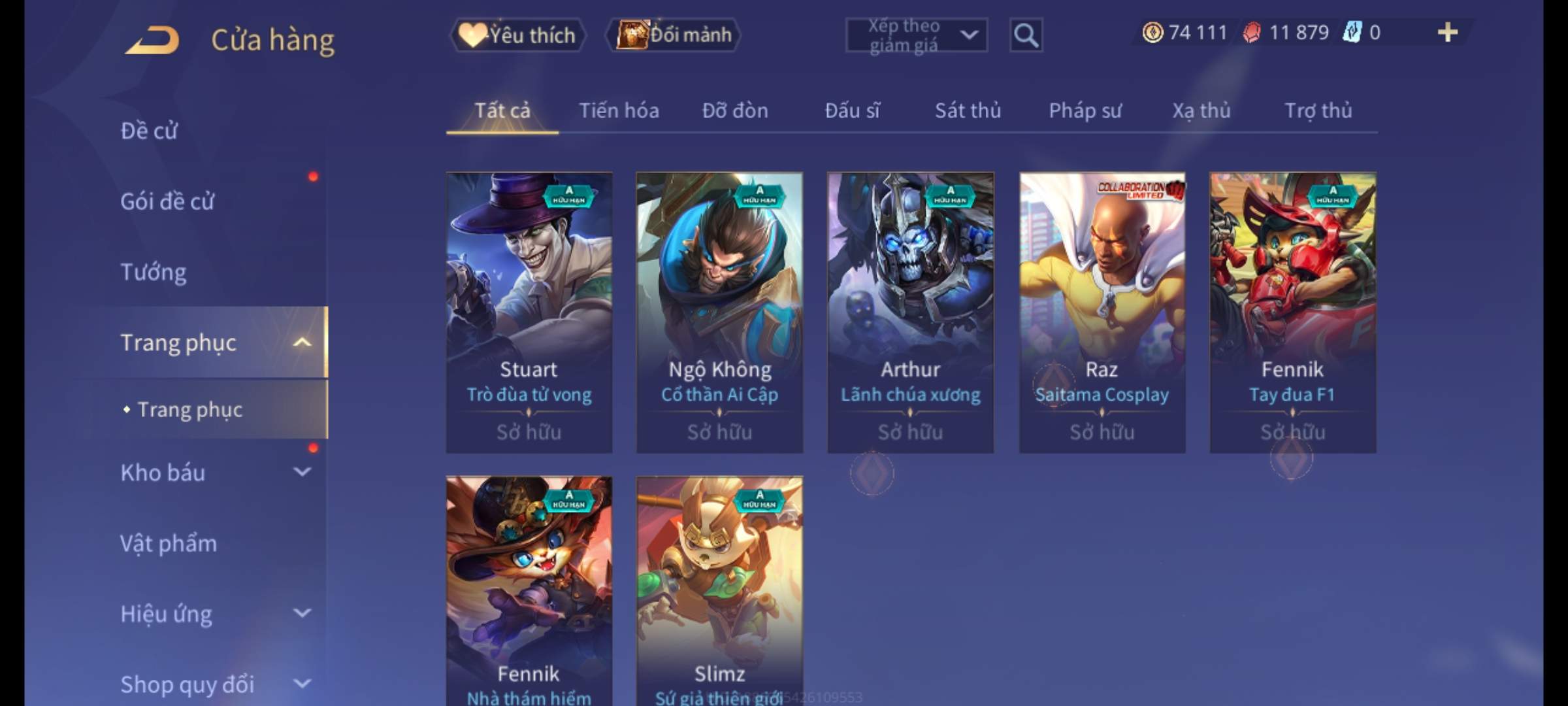
Task: Go back using the arrow button
Action: pyautogui.click(x=153, y=41)
